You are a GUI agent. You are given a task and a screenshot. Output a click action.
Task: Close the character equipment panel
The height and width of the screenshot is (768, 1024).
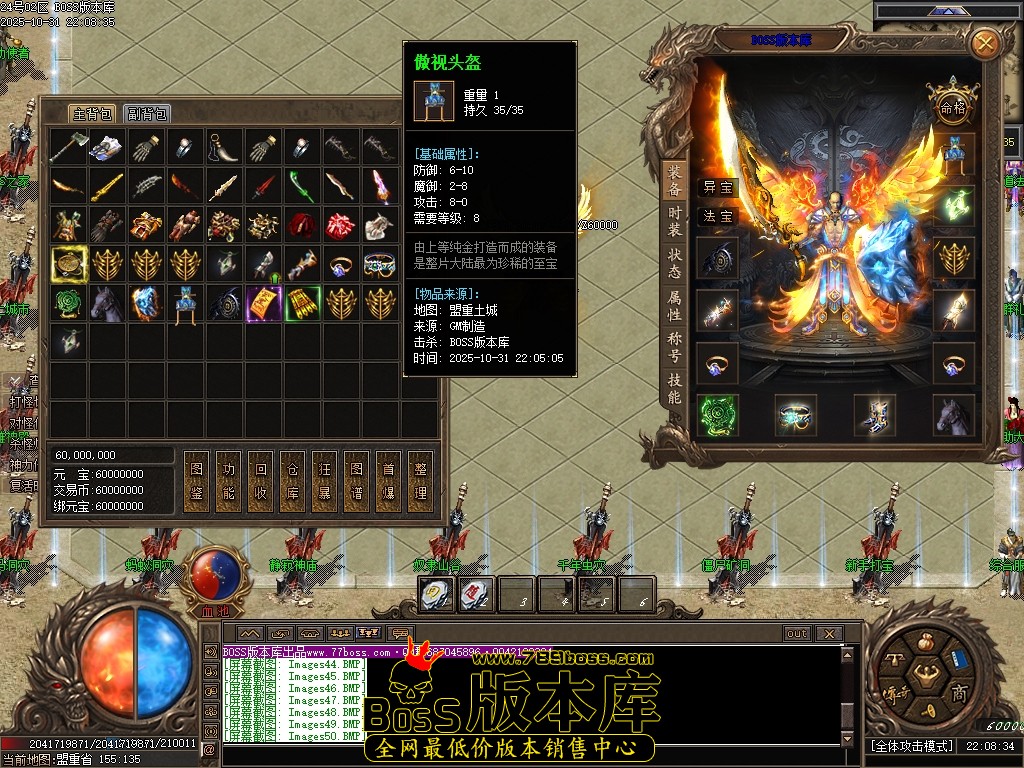tap(985, 43)
